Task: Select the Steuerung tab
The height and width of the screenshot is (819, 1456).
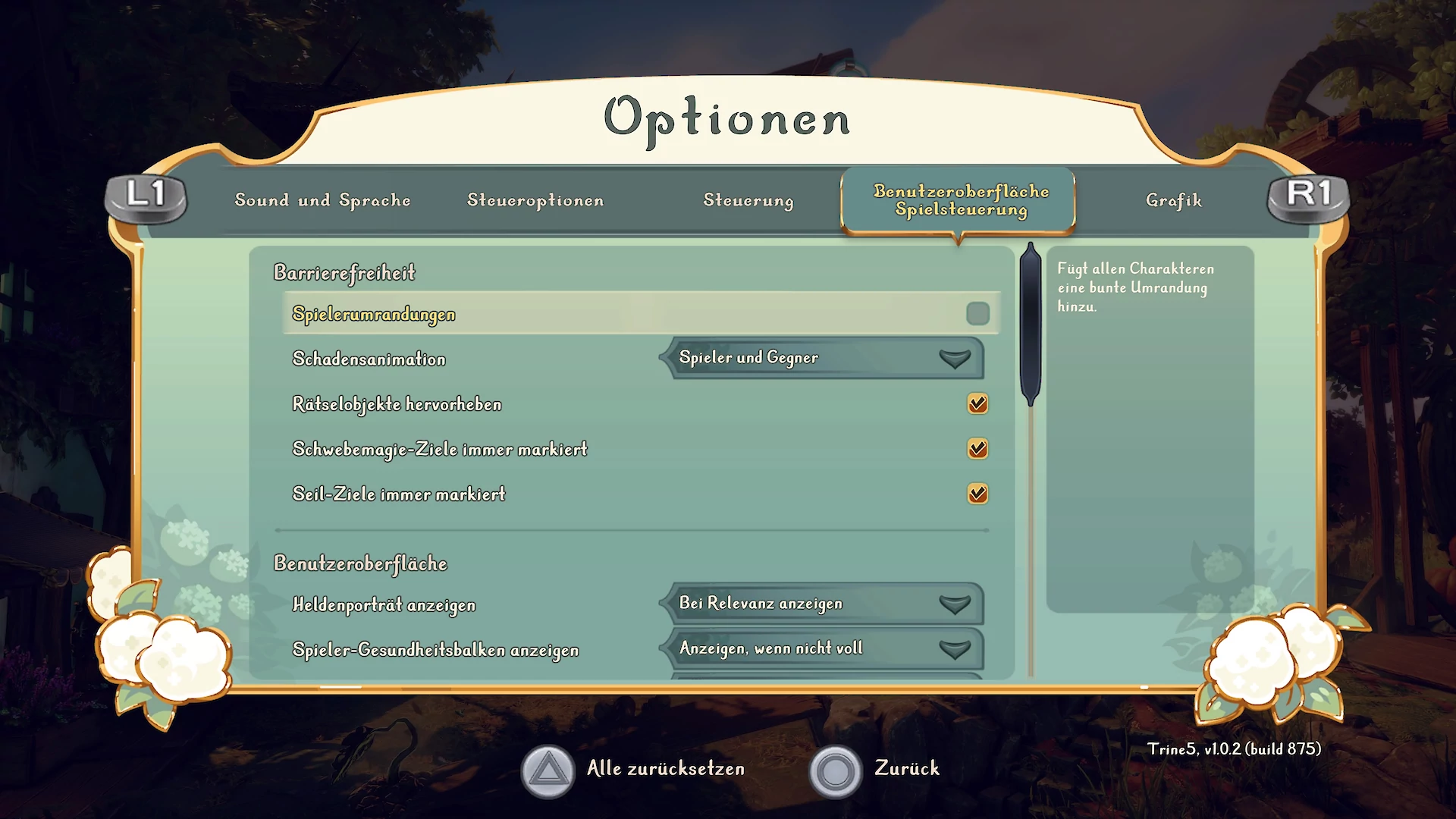Action: pyautogui.click(x=748, y=200)
